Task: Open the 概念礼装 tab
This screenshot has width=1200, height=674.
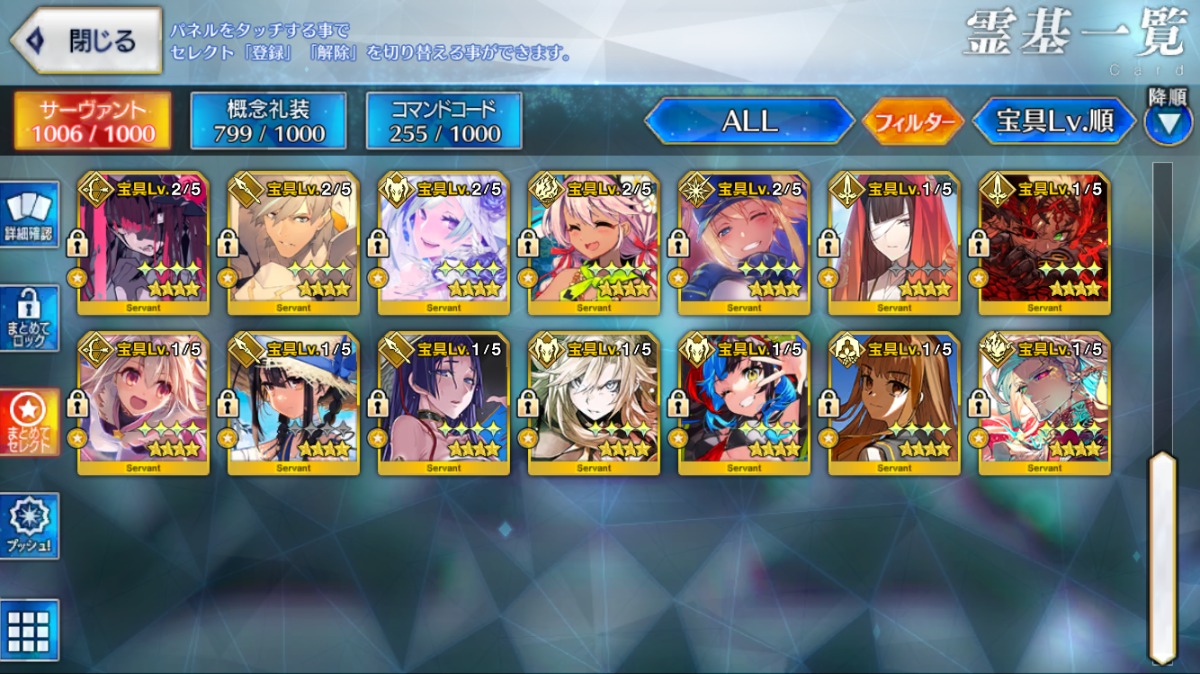Action: (268, 121)
